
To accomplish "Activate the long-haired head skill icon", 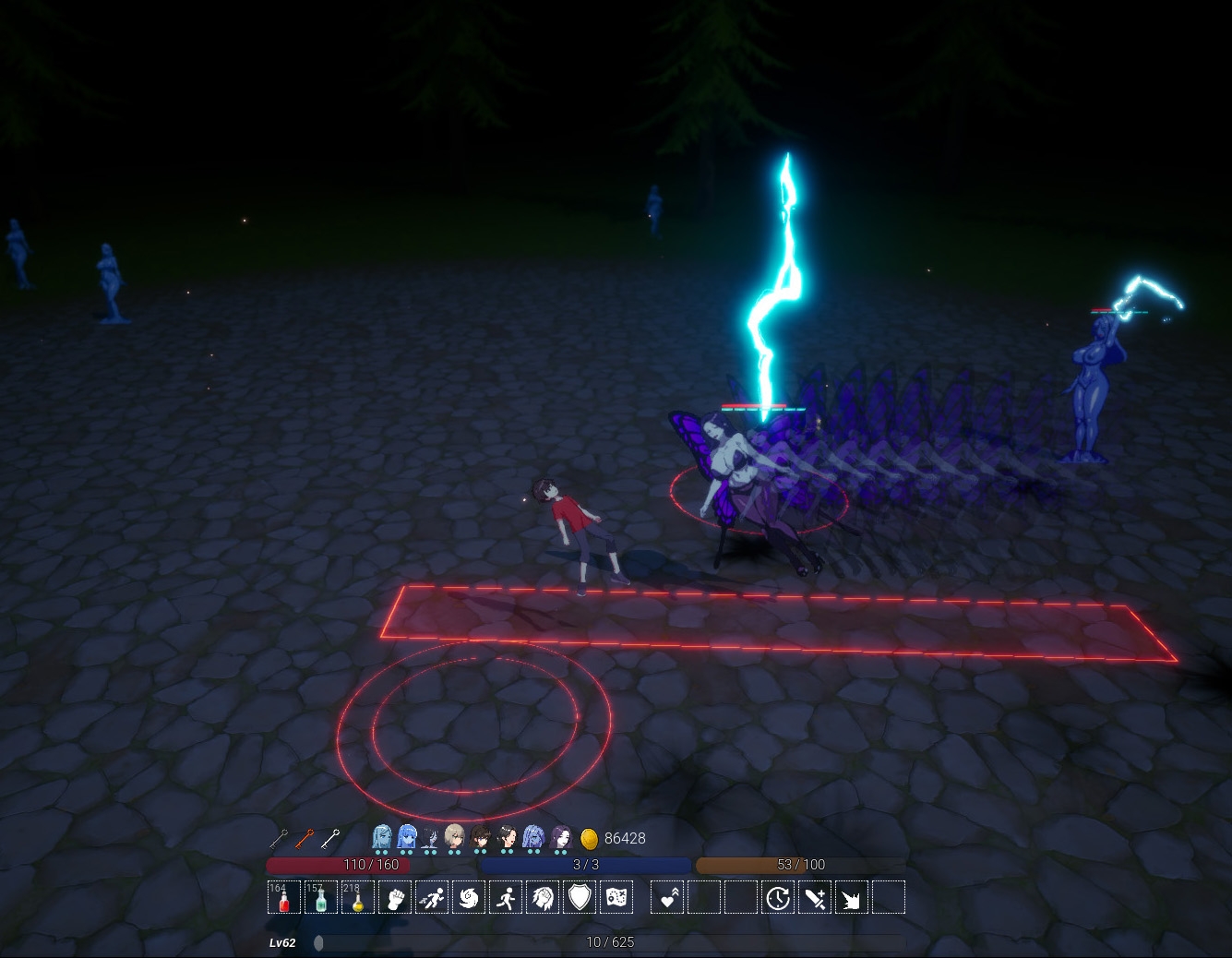I will pos(543,897).
